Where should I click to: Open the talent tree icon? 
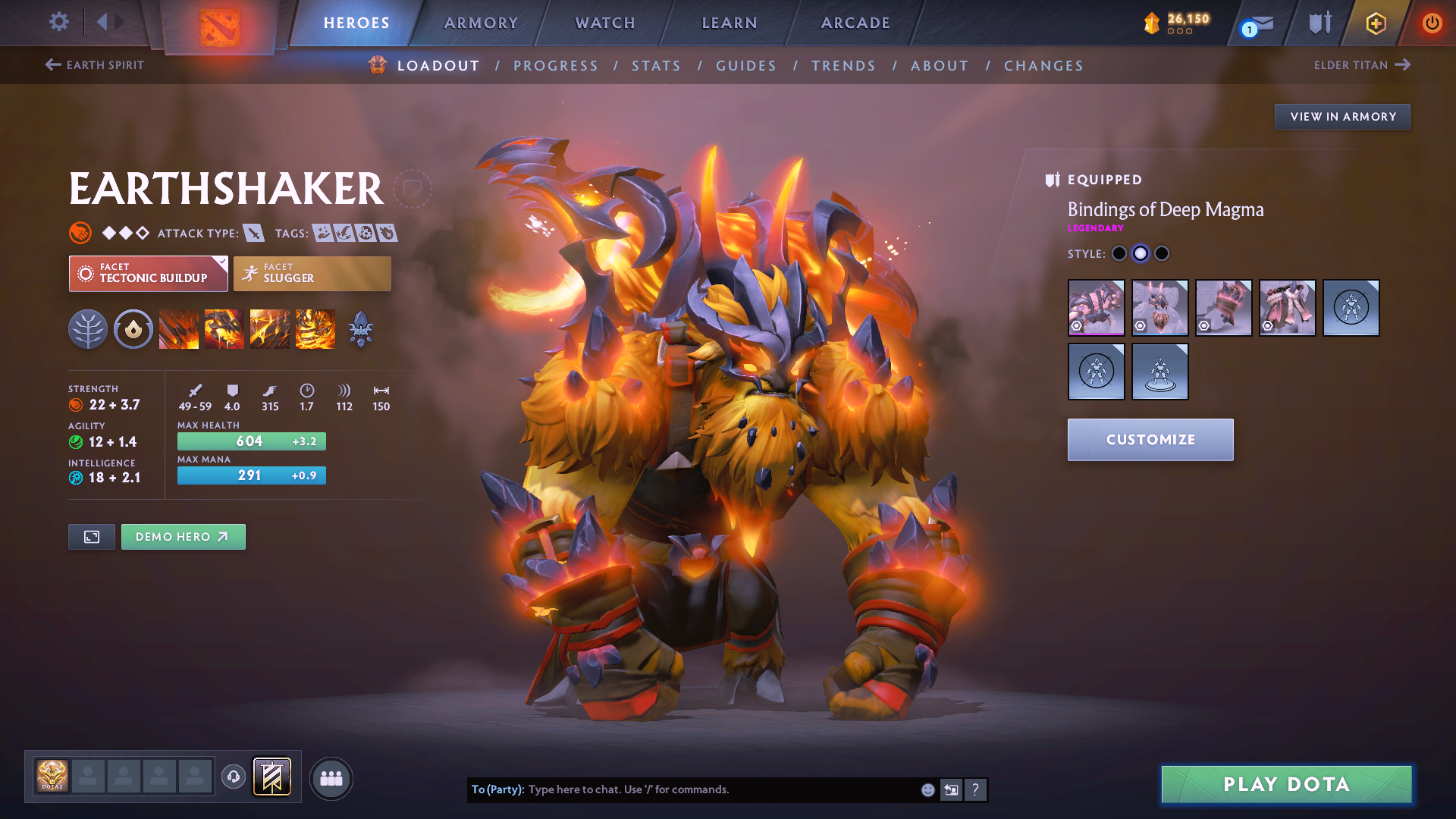(87, 328)
